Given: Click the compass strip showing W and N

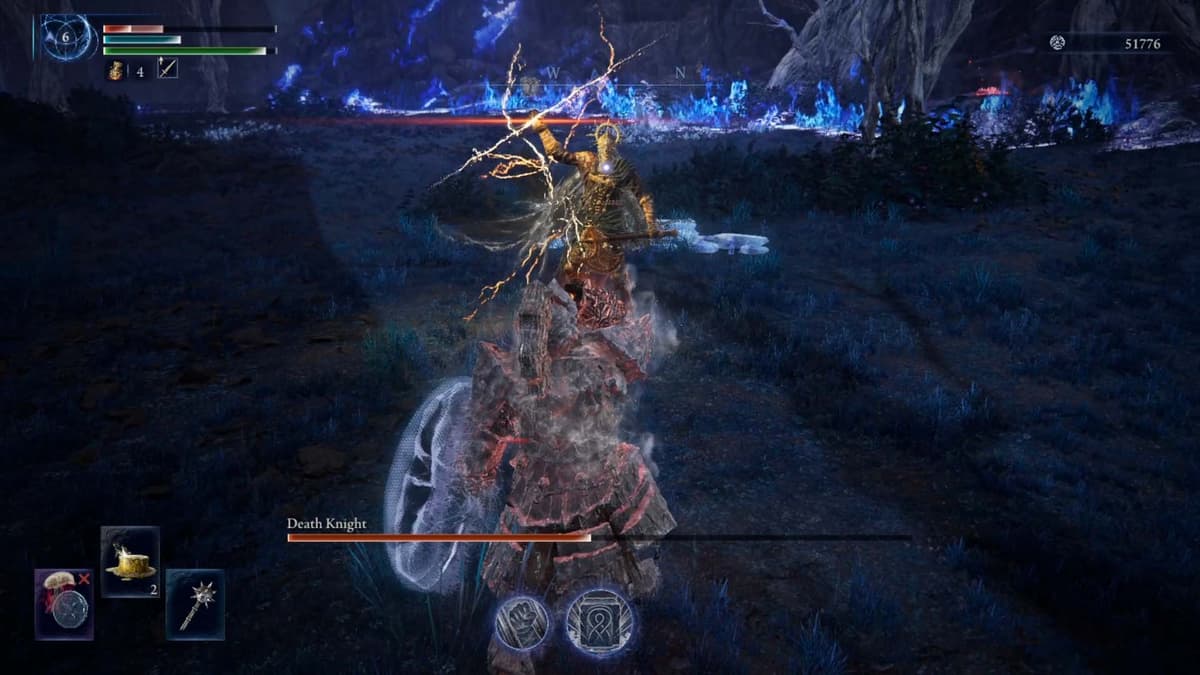Looking at the screenshot, I should [614, 74].
